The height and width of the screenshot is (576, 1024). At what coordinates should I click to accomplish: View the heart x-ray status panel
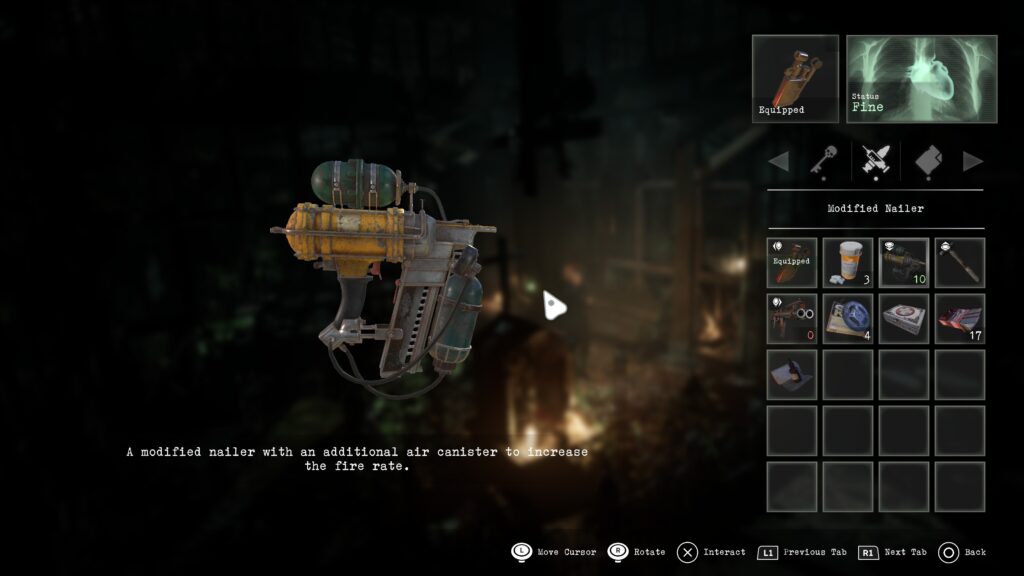[921, 79]
